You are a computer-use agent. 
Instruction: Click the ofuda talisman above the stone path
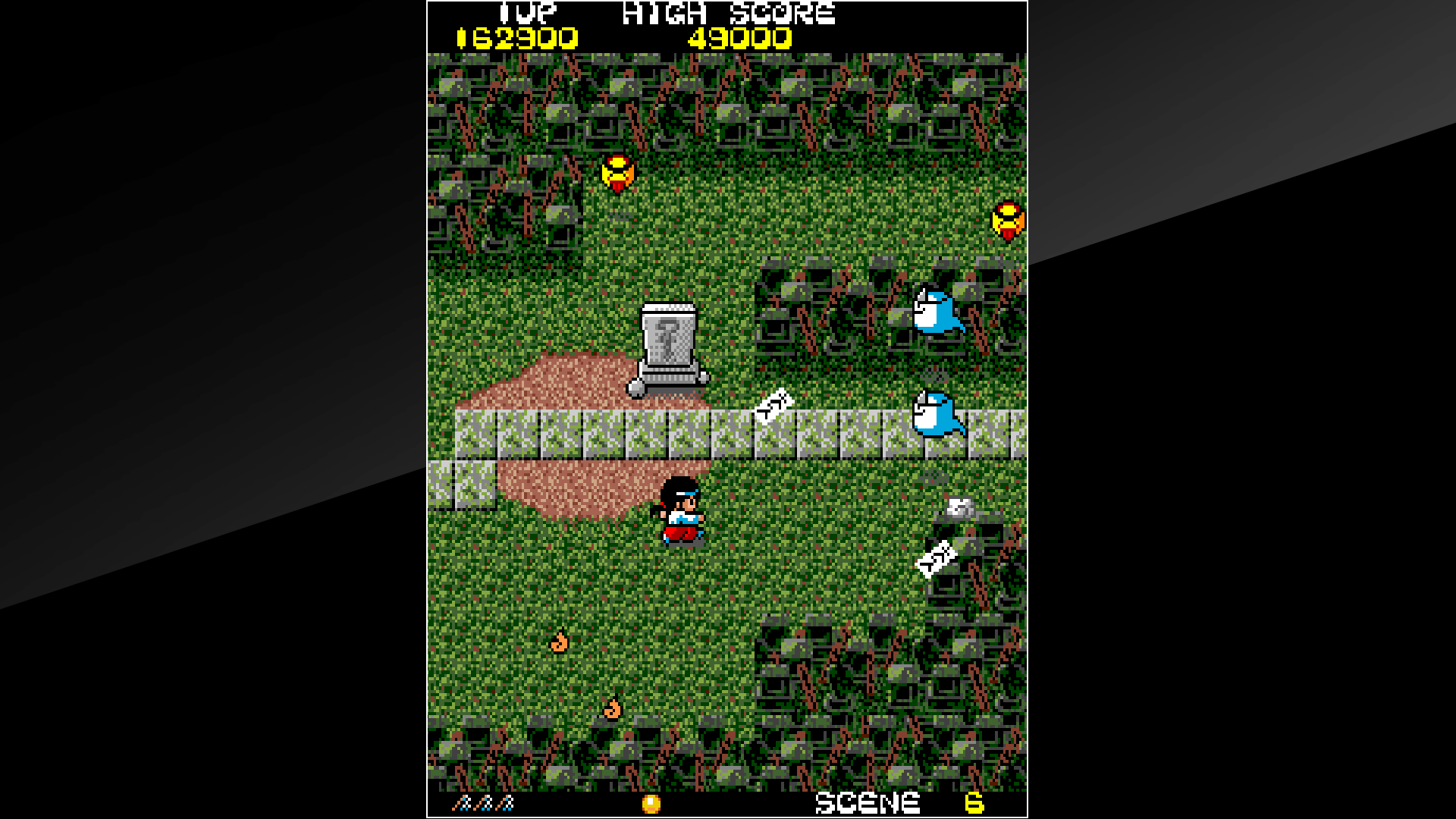(x=773, y=408)
